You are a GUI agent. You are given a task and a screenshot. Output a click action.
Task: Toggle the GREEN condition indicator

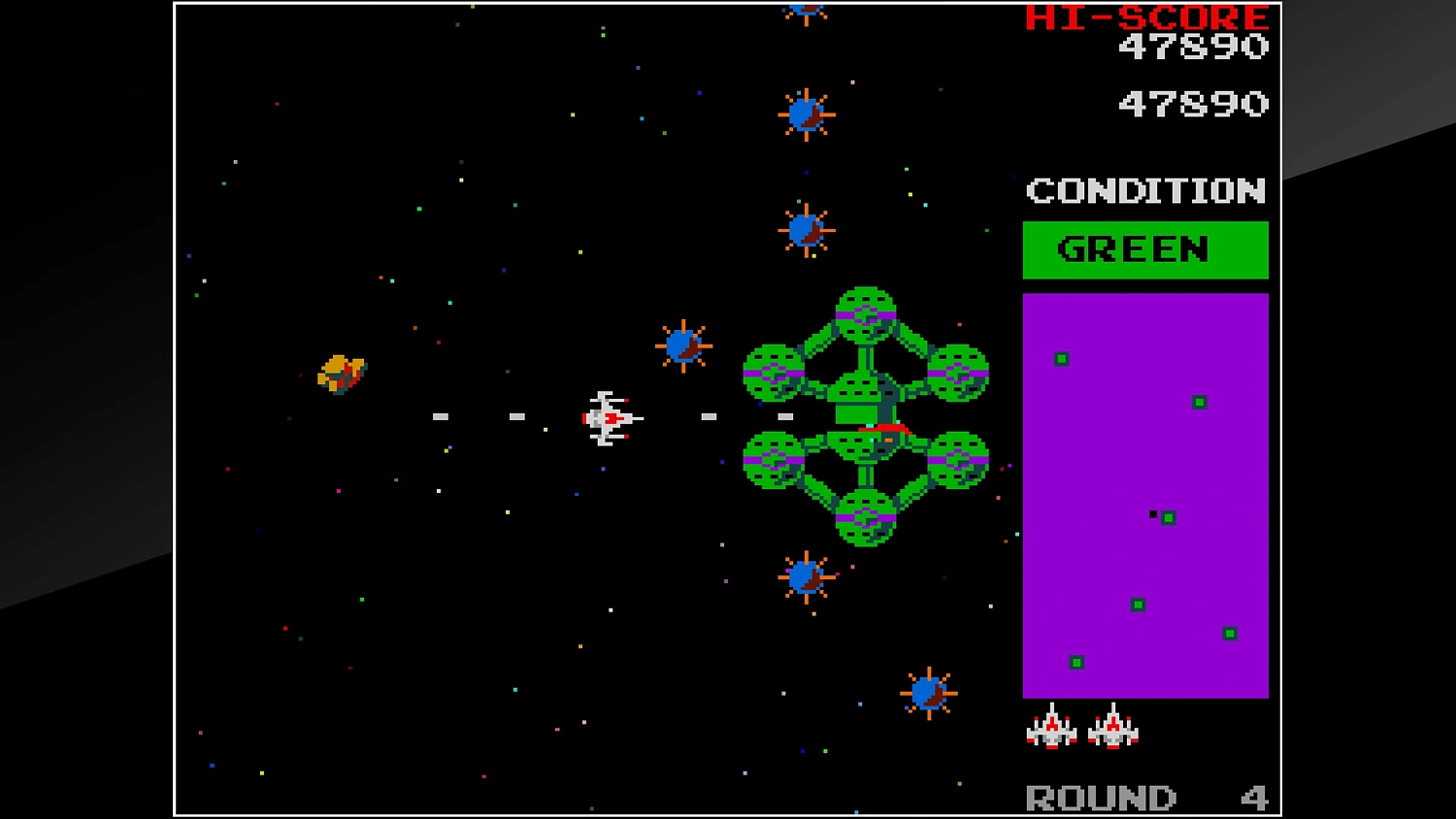[x=1143, y=249]
